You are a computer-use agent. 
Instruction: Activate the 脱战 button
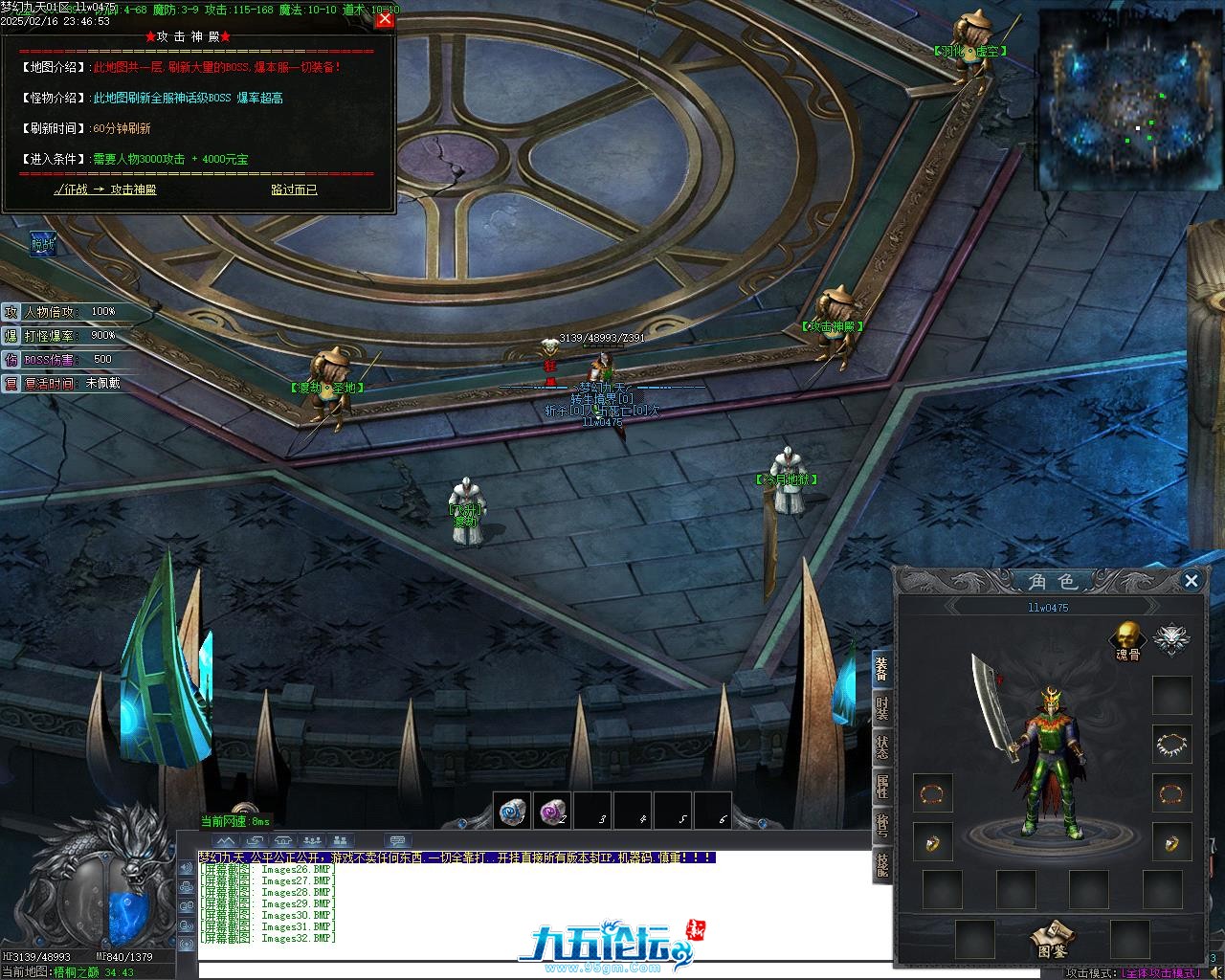tap(43, 245)
